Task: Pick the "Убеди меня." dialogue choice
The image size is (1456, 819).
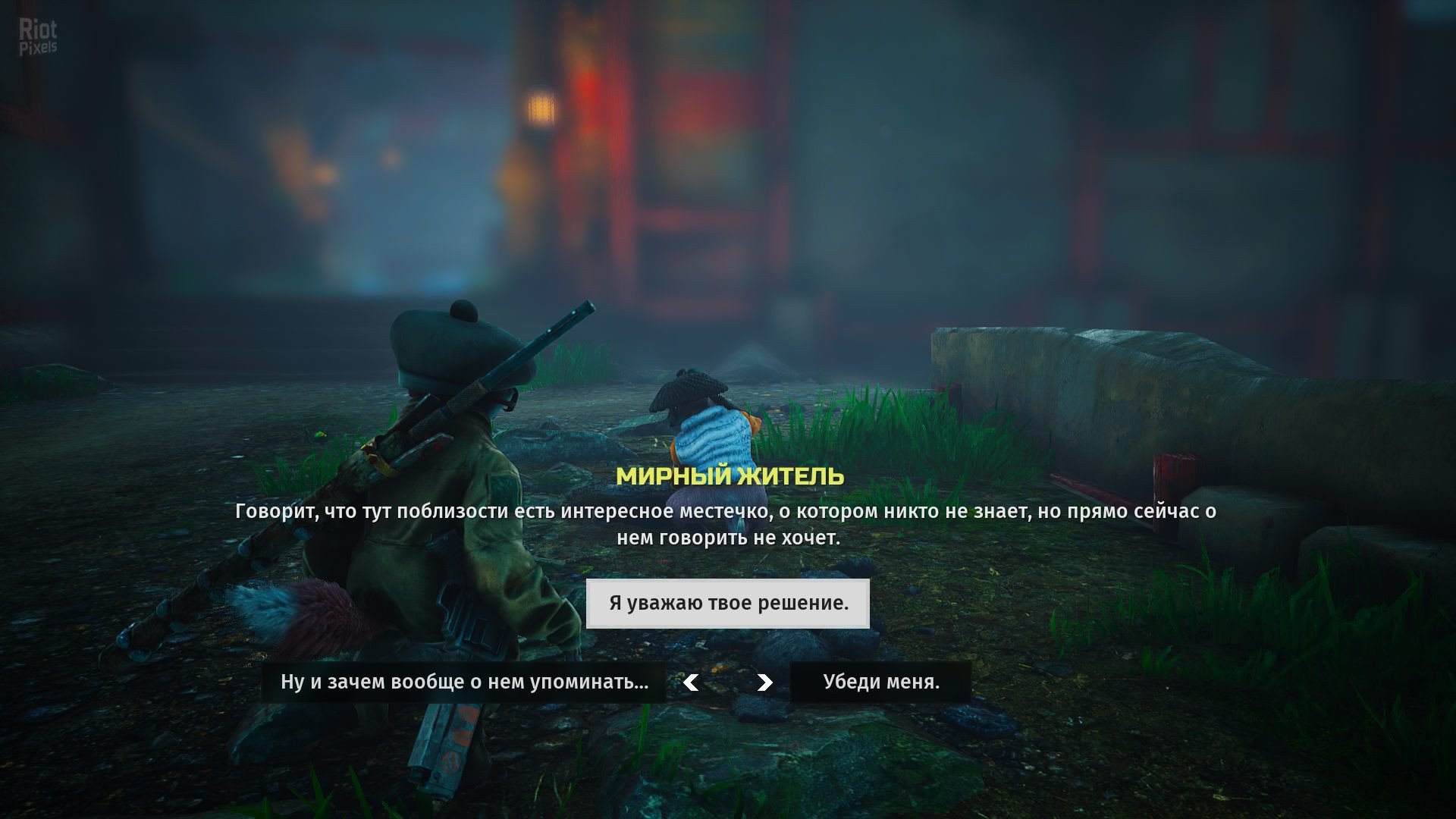Action: click(x=880, y=682)
